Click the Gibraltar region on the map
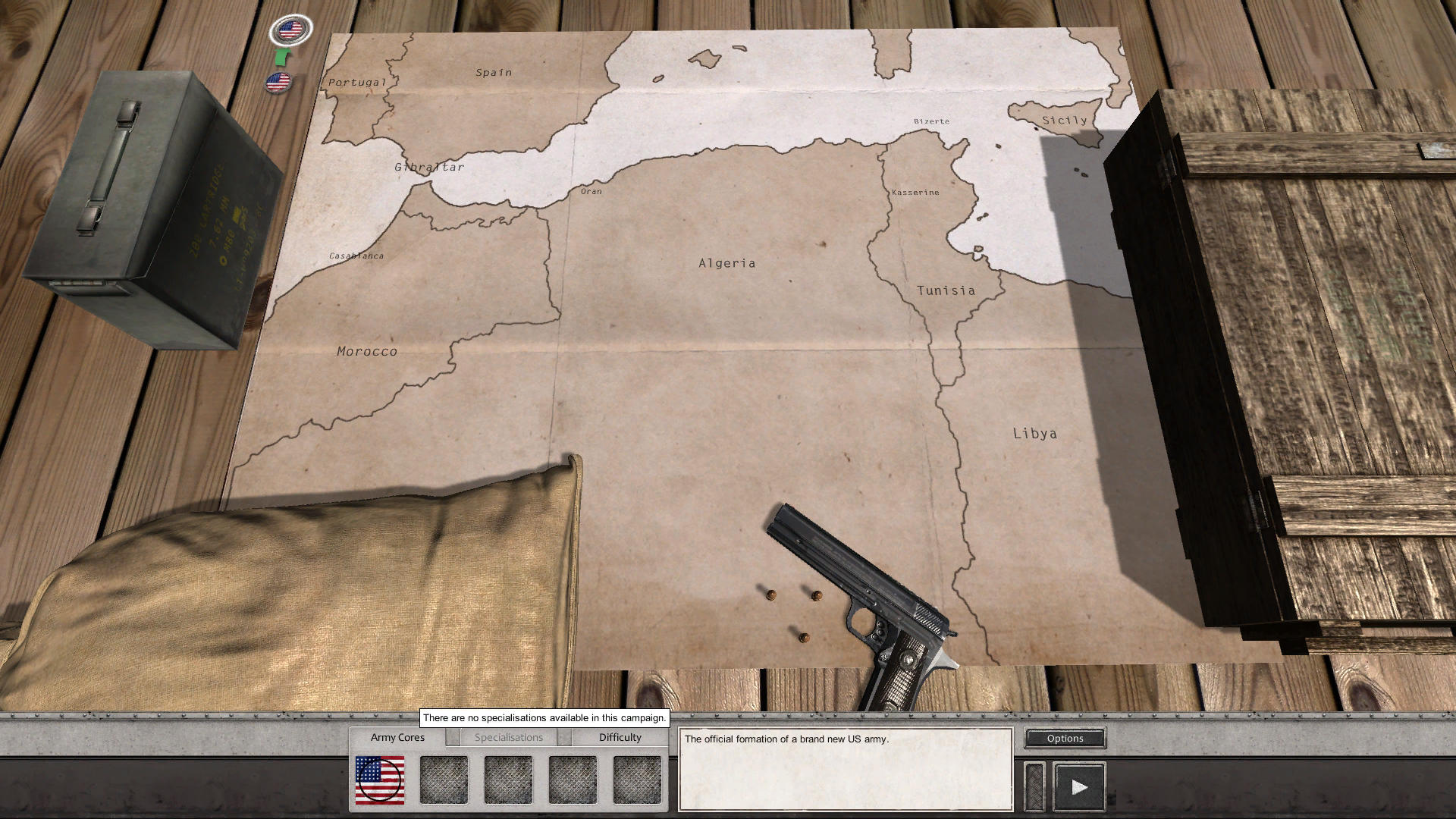 tap(429, 166)
